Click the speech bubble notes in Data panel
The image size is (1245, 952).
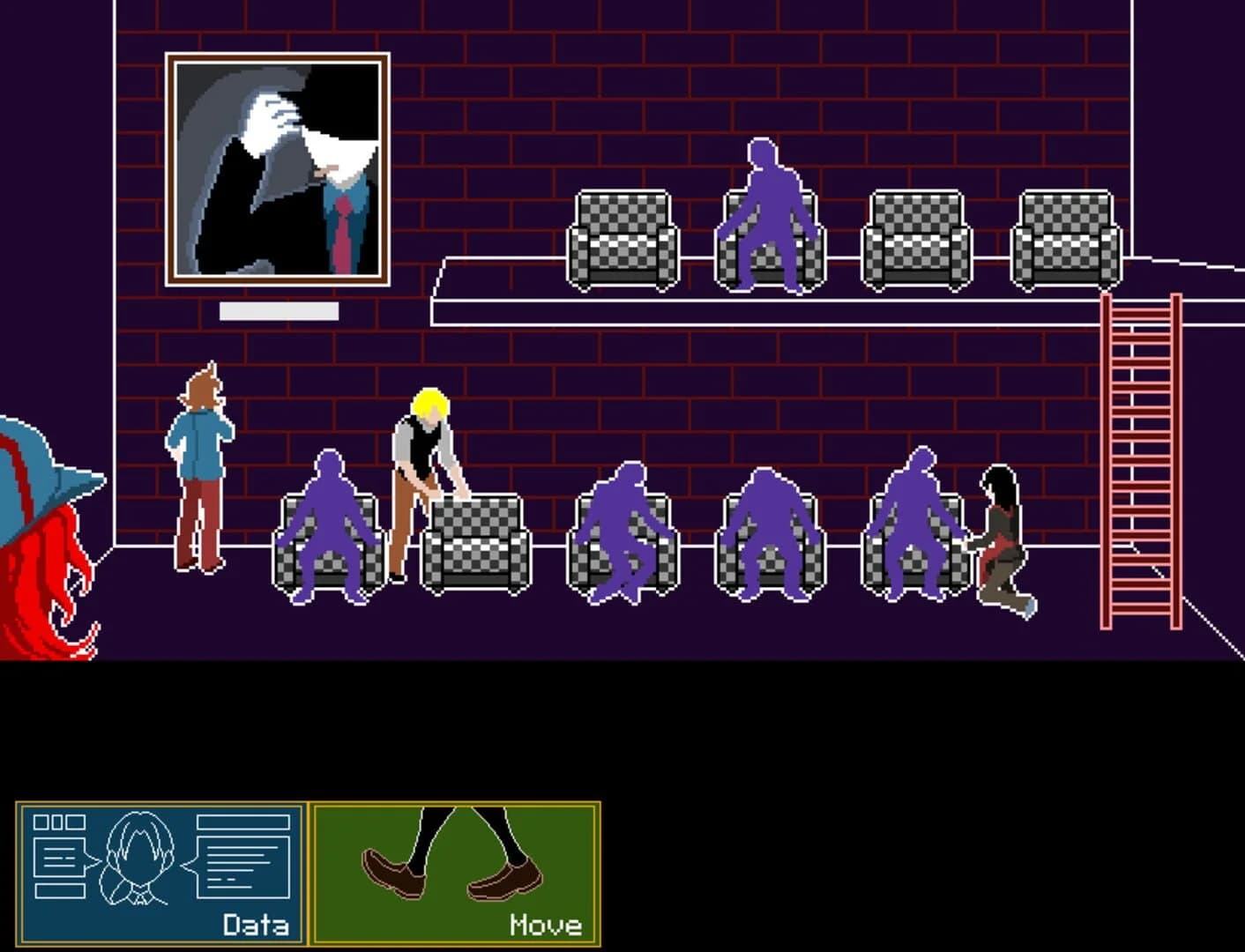(x=242, y=855)
